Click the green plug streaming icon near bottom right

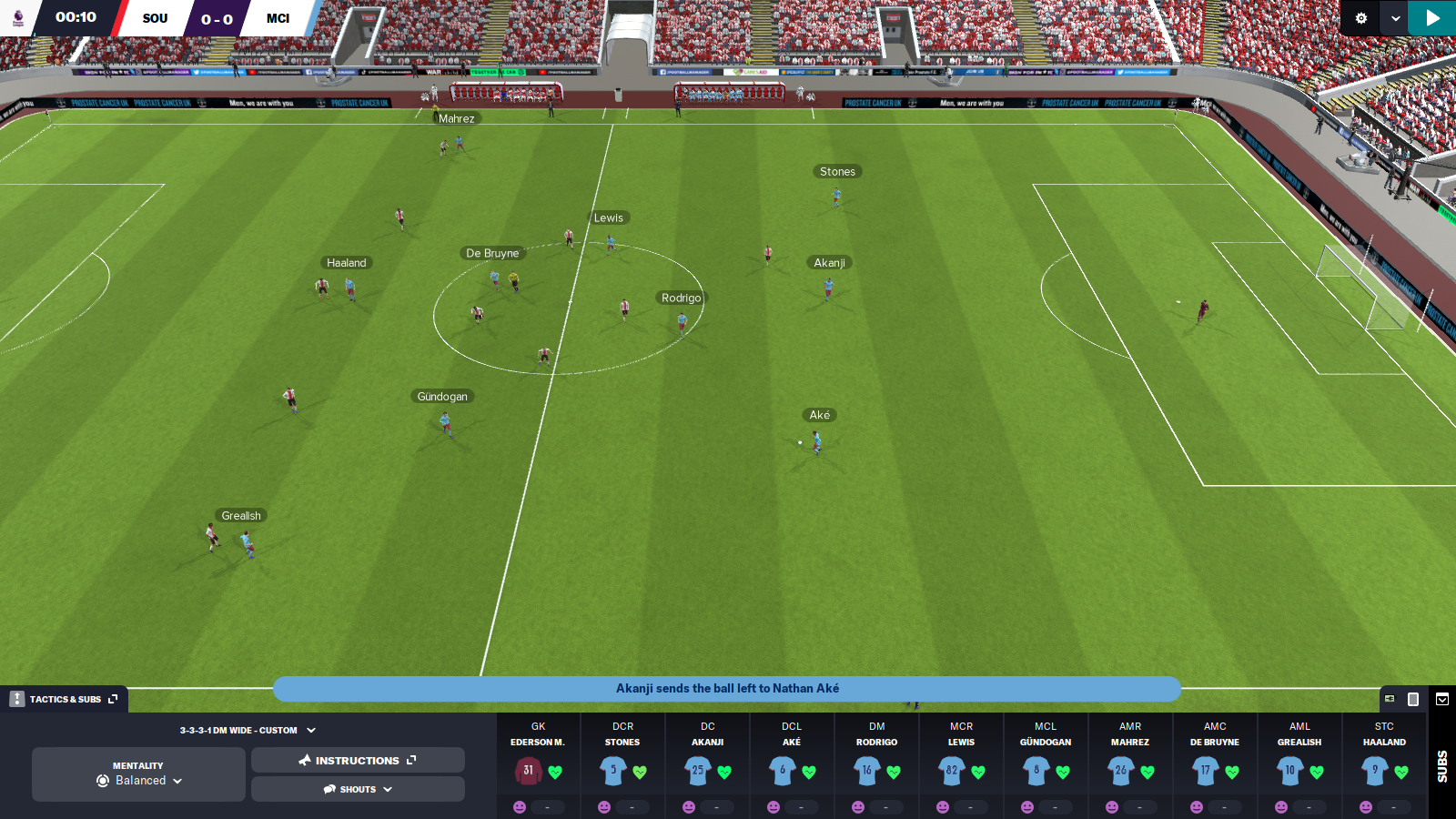coord(1390,698)
